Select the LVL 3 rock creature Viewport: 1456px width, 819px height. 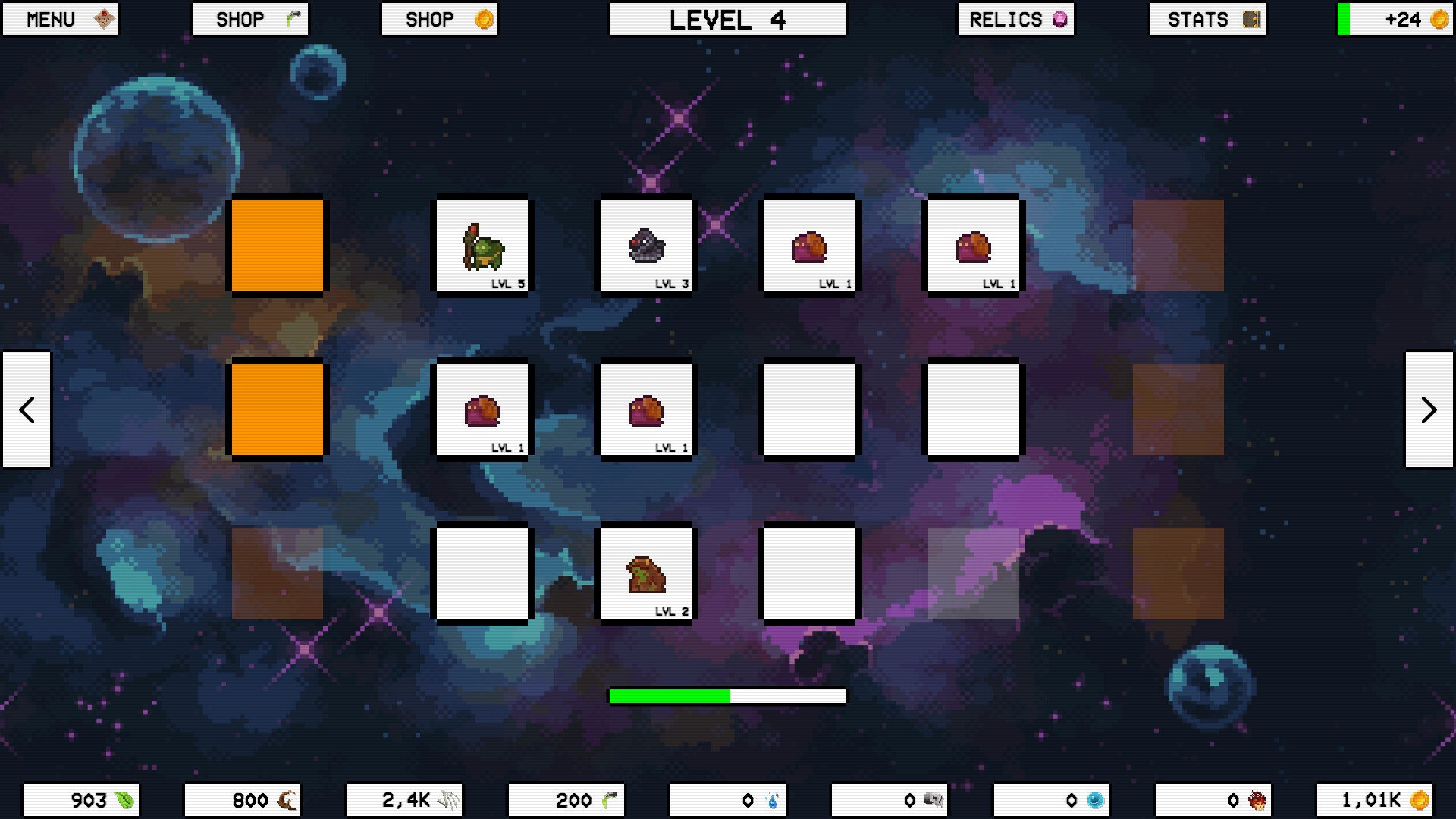pos(646,245)
